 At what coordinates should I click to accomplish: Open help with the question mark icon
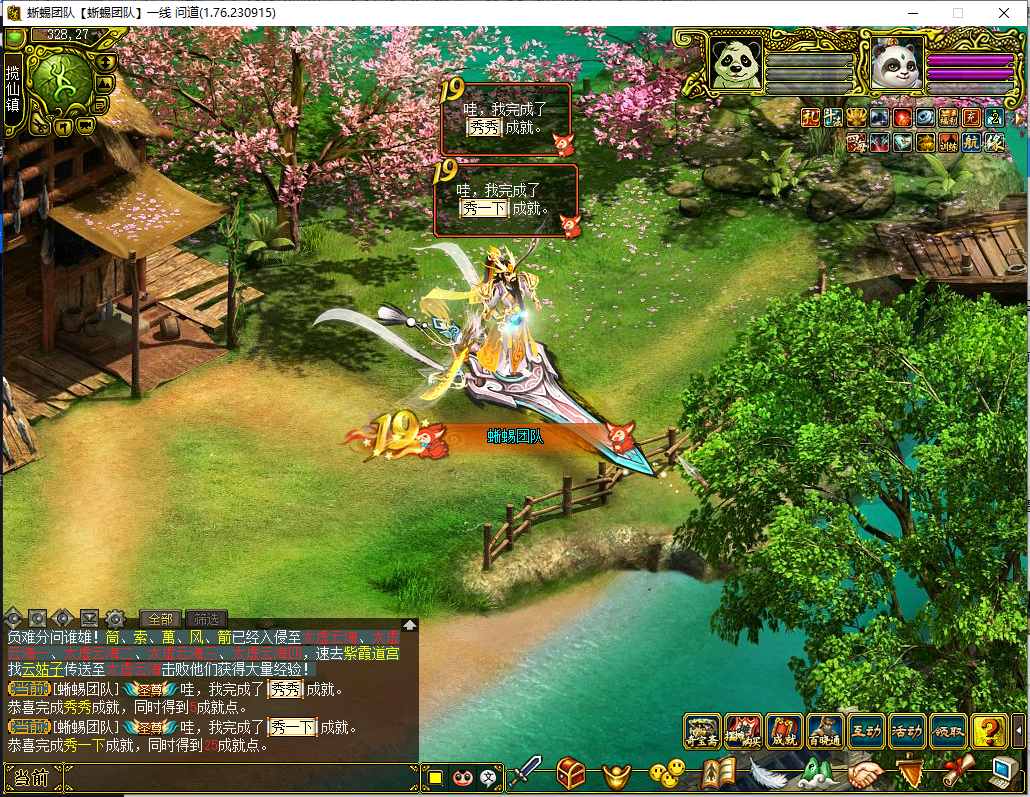(990, 733)
